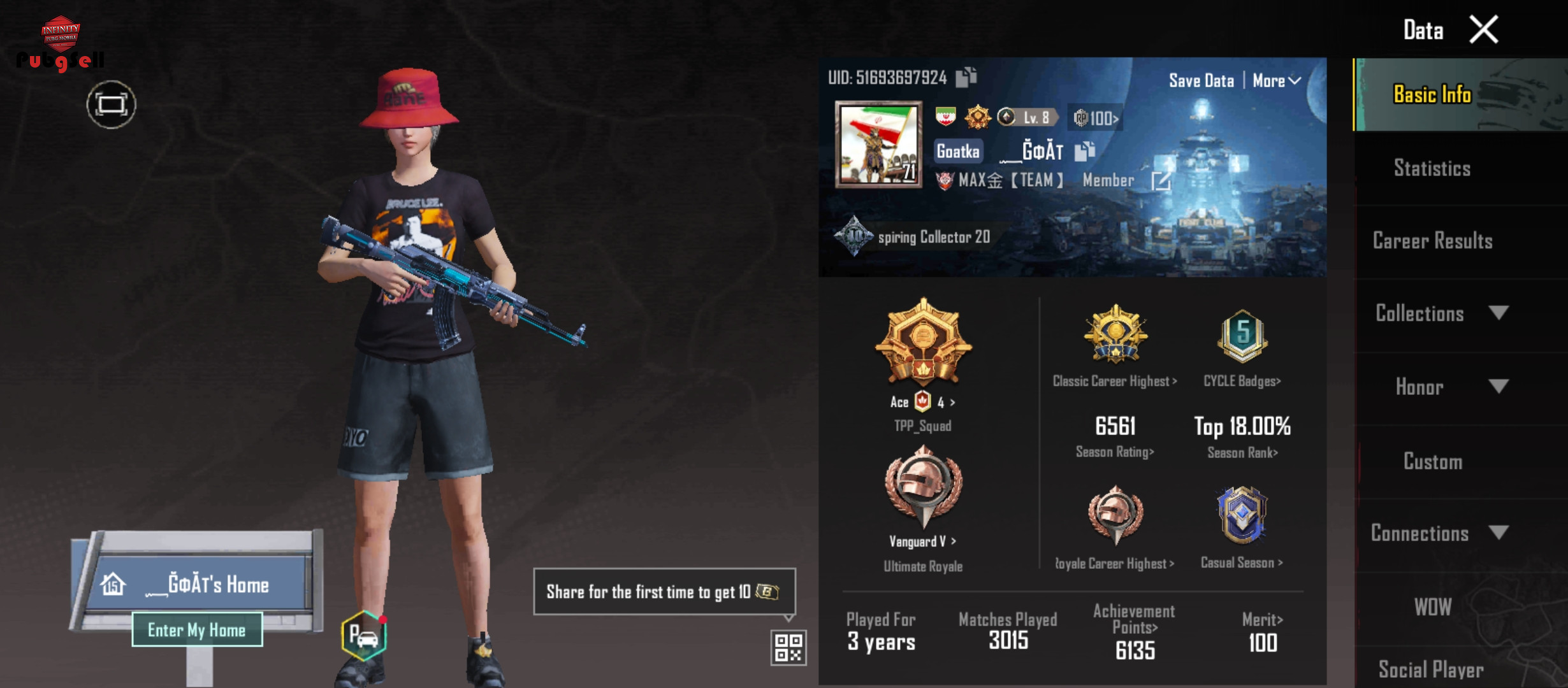Open the player avatar picture
Viewport: 1568px width, 688px height.
tap(878, 145)
